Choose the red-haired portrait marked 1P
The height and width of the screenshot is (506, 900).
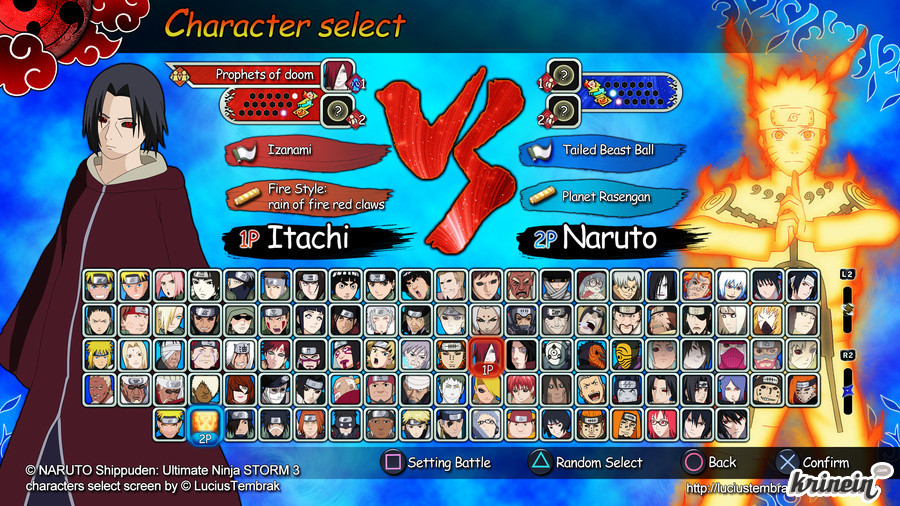tap(485, 355)
